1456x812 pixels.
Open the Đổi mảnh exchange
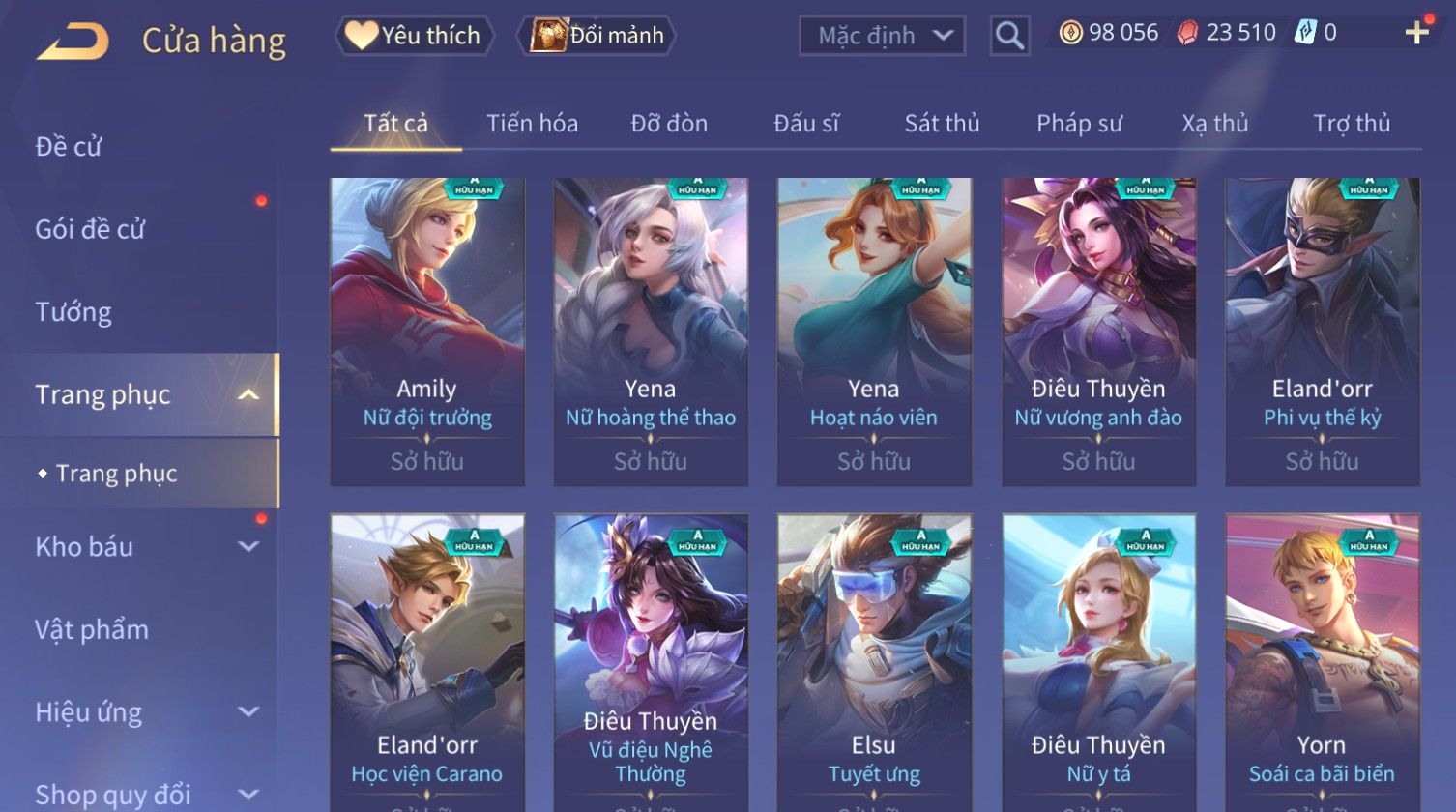tap(597, 36)
